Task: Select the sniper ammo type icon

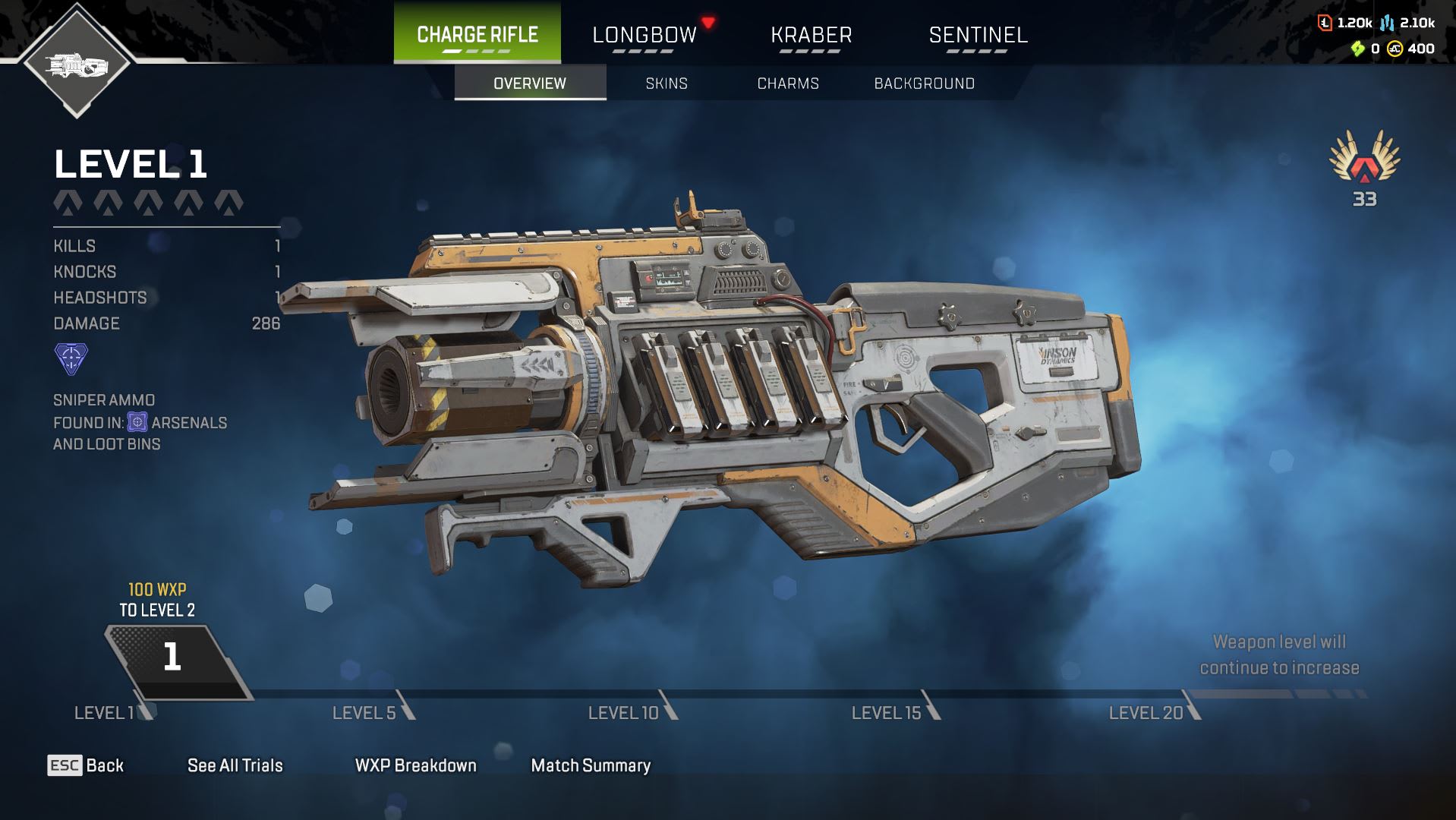Action: coord(71,359)
